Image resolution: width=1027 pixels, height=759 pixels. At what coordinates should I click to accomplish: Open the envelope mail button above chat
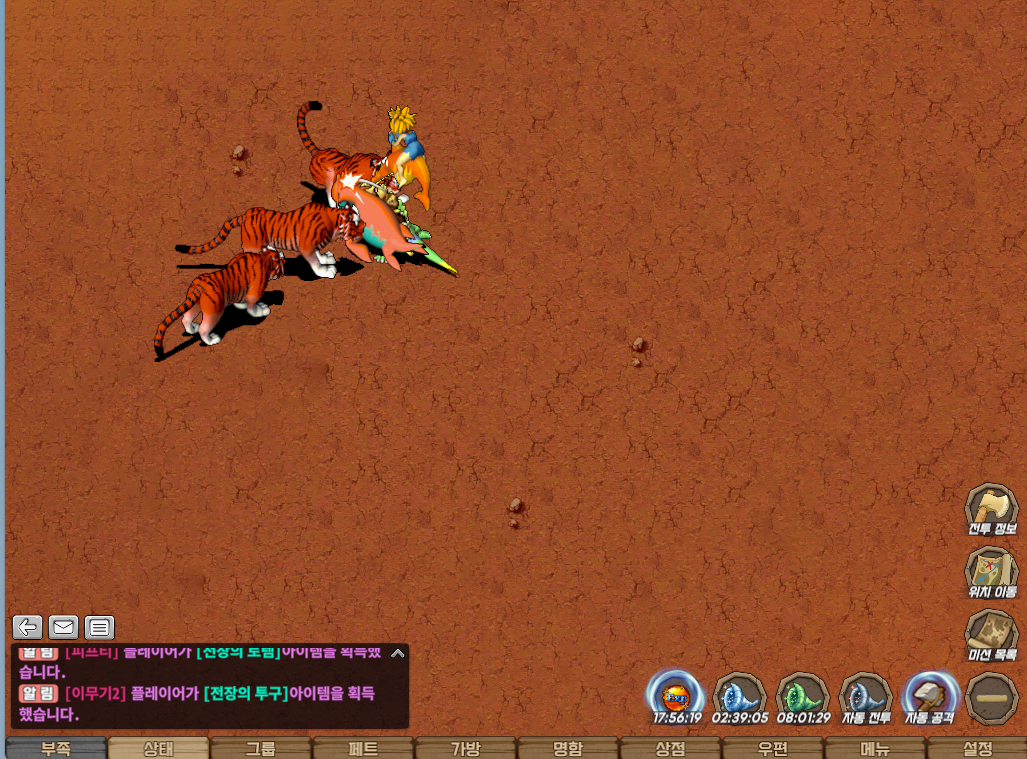[64, 627]
